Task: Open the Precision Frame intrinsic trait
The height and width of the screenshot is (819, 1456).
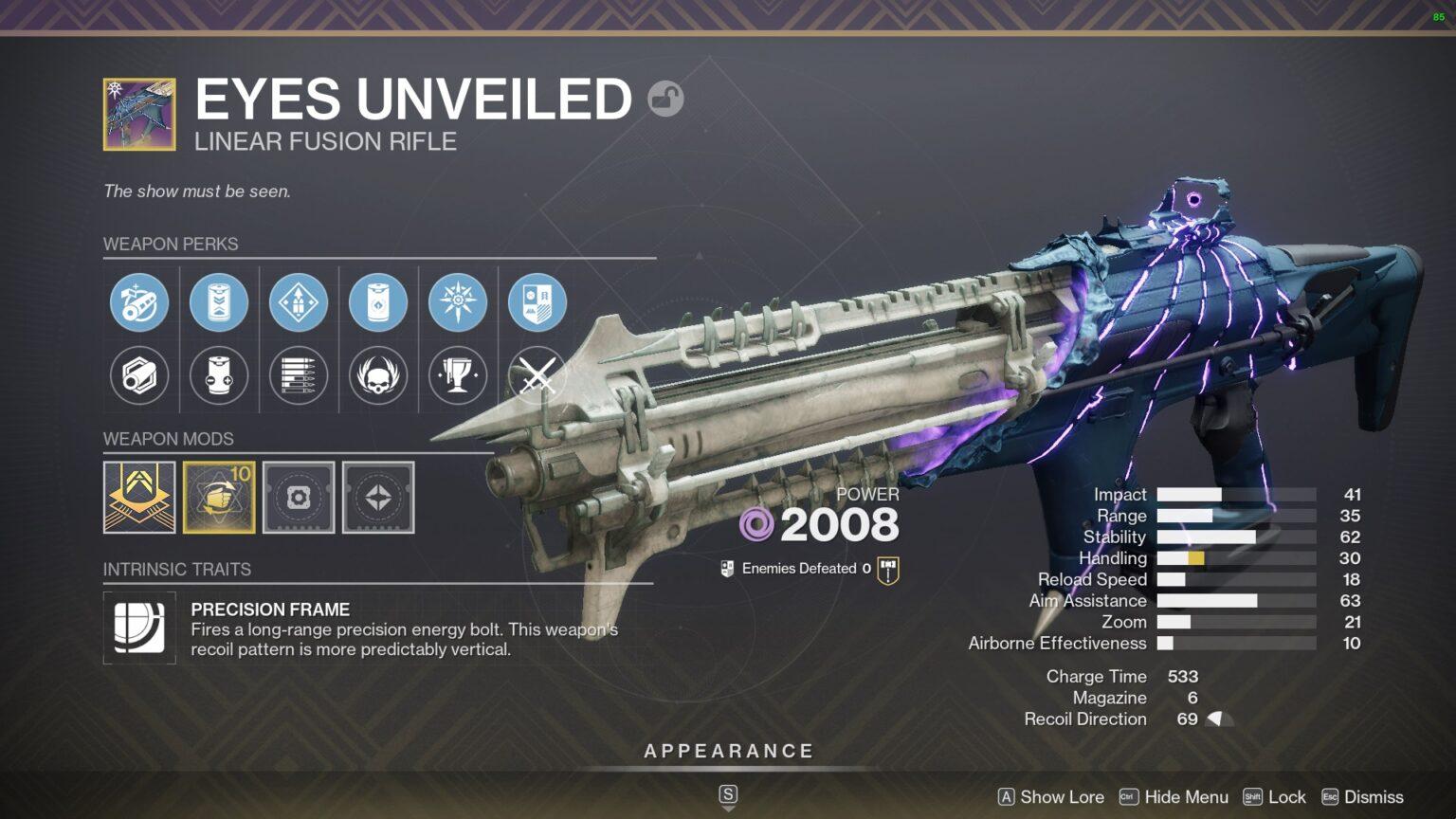Action: click(x=139, y=628)
